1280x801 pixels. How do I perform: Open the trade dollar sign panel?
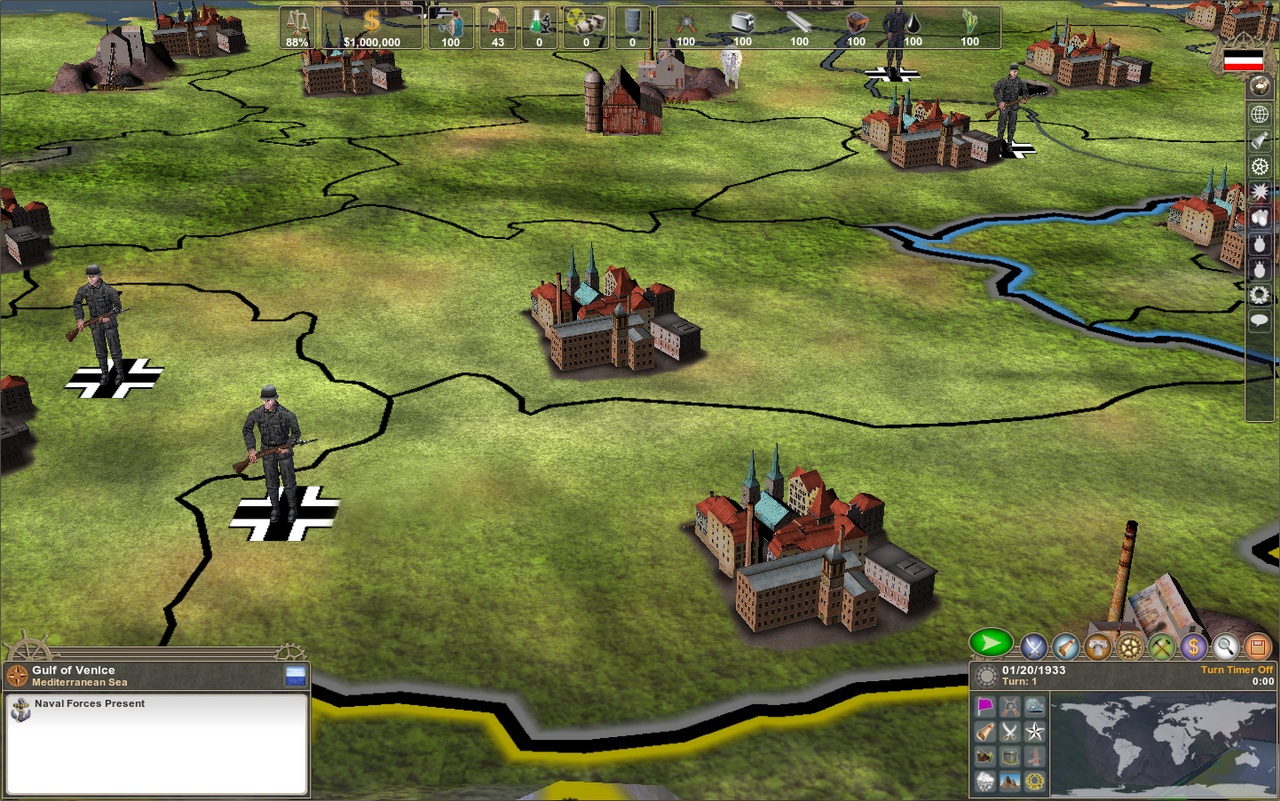tap(1195, 647)
